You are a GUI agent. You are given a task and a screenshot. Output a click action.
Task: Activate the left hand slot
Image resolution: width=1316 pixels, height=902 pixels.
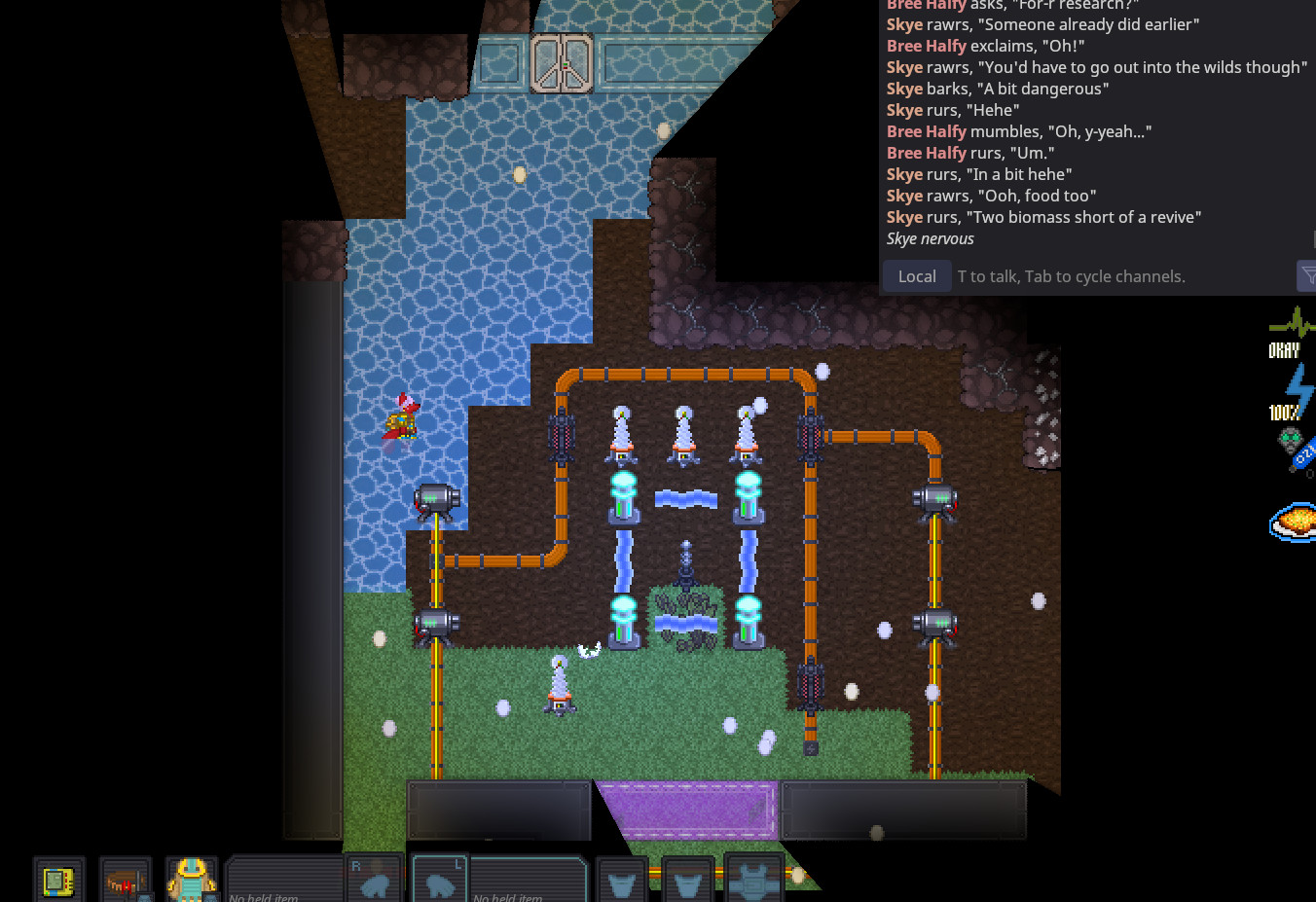click(440, 880)
